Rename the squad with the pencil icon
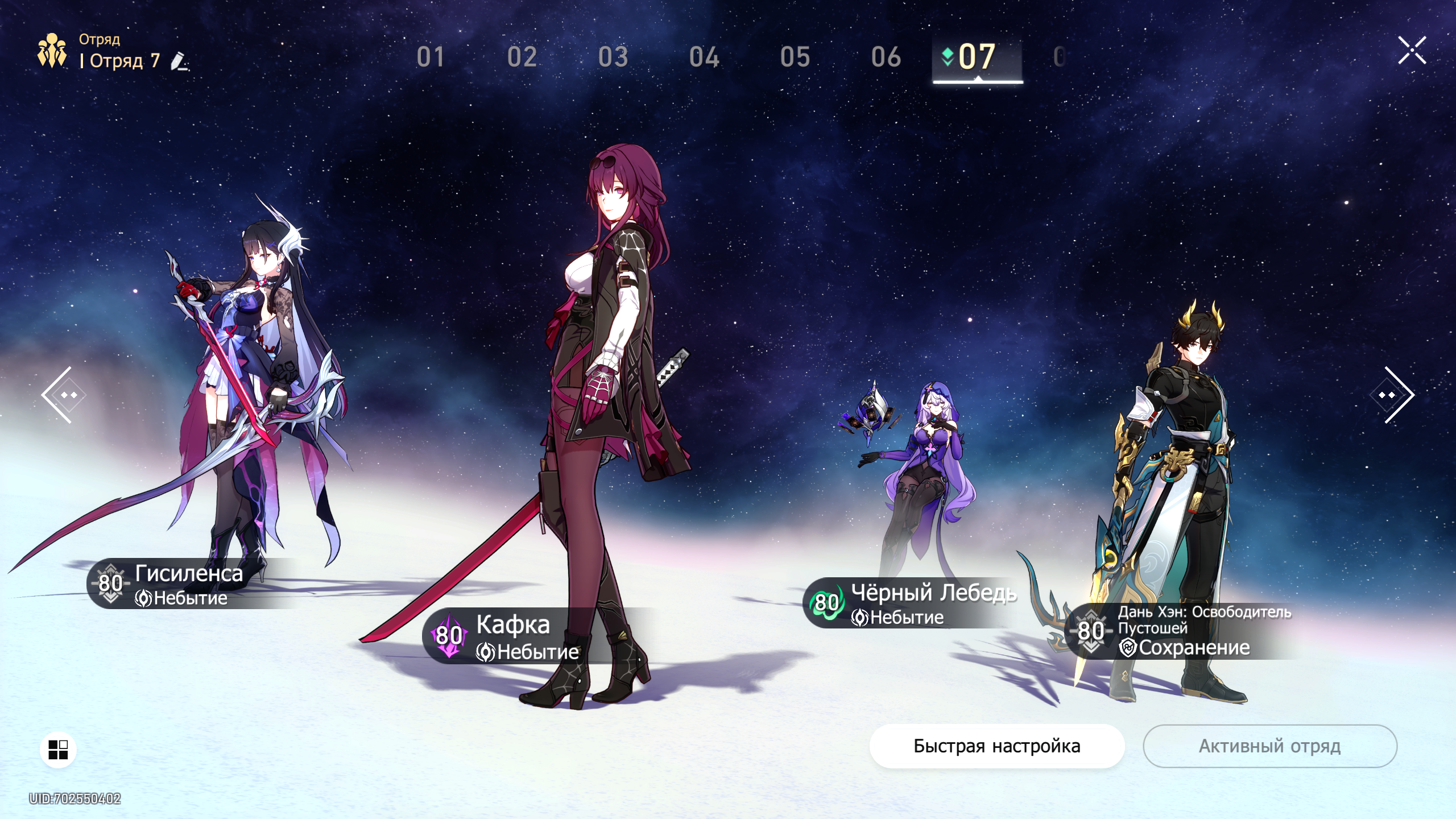Viewport: 1456px width, 819px height. [x=179, y=61]
